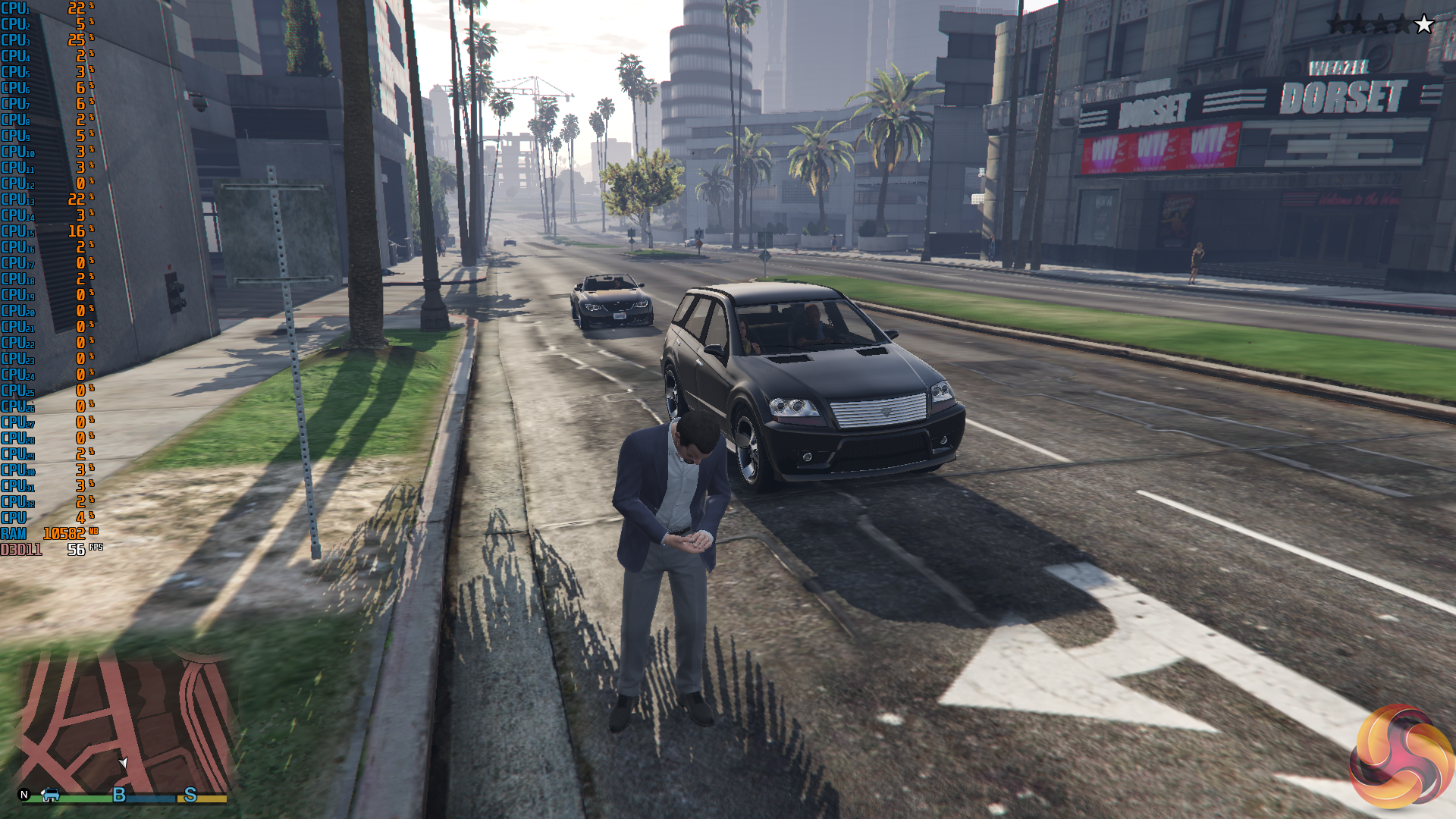Click the player arrow on the minimap
This screenshot has height=819, width=1456.
click(123, 762)
